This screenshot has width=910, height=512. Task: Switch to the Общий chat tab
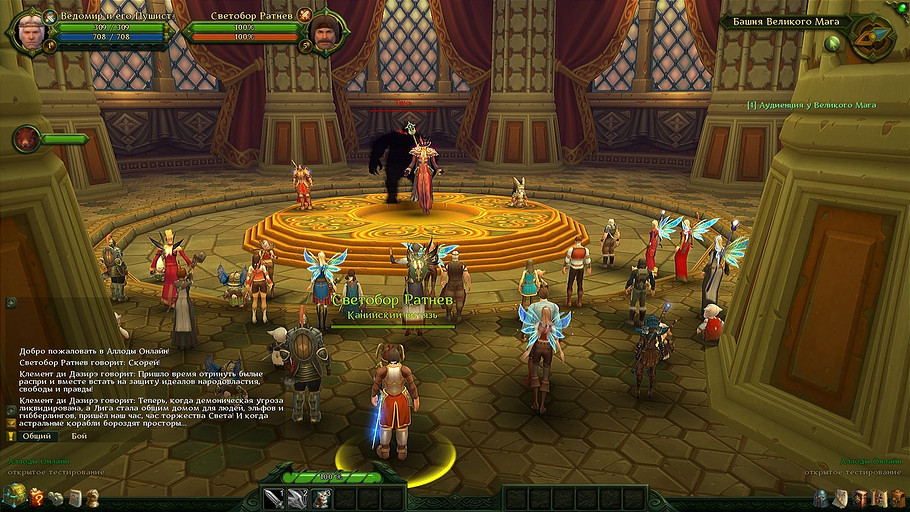coord(37,436)
